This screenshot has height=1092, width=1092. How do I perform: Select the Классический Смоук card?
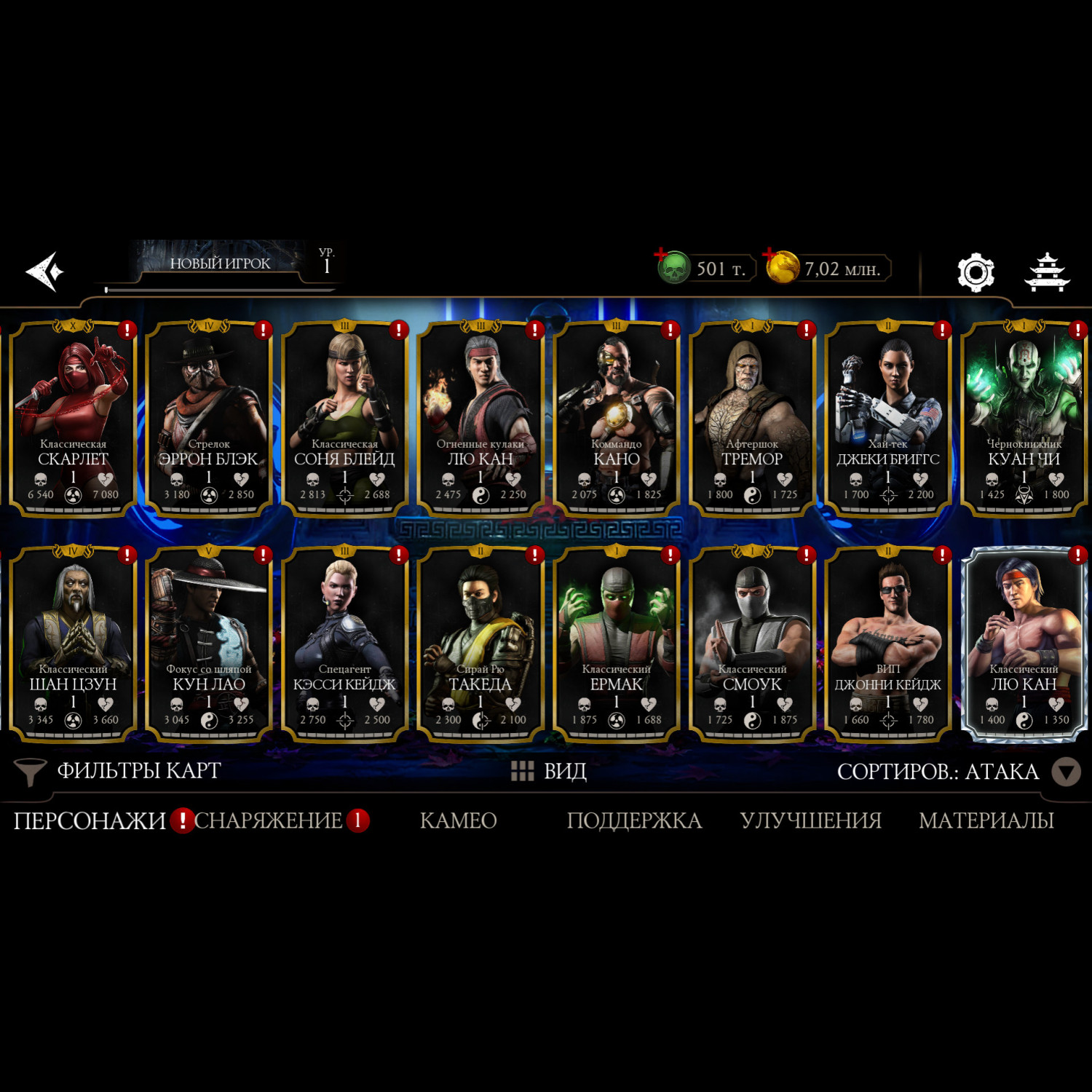pos(752,644)
